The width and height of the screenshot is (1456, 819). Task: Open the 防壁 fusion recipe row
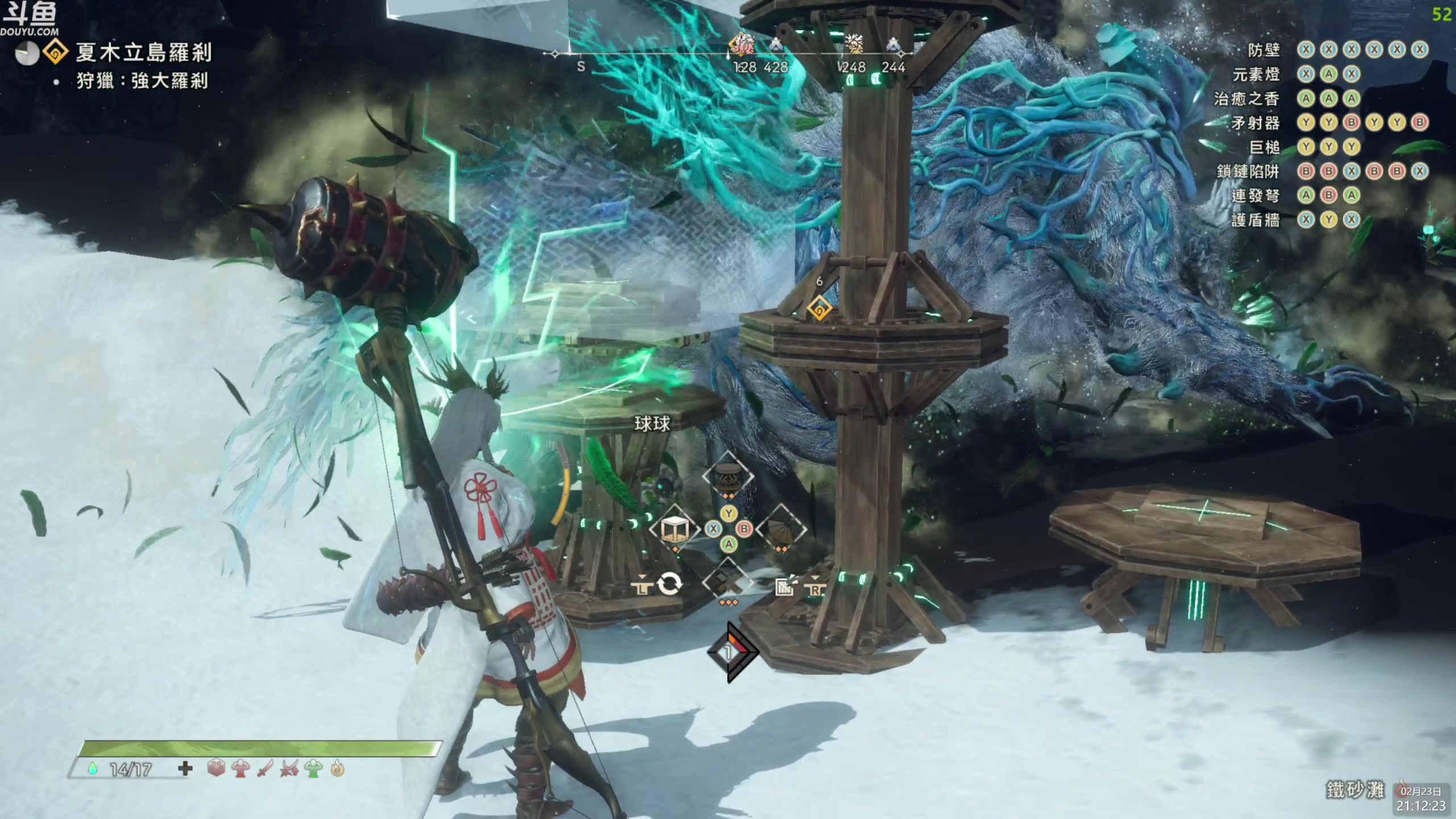1264,50
